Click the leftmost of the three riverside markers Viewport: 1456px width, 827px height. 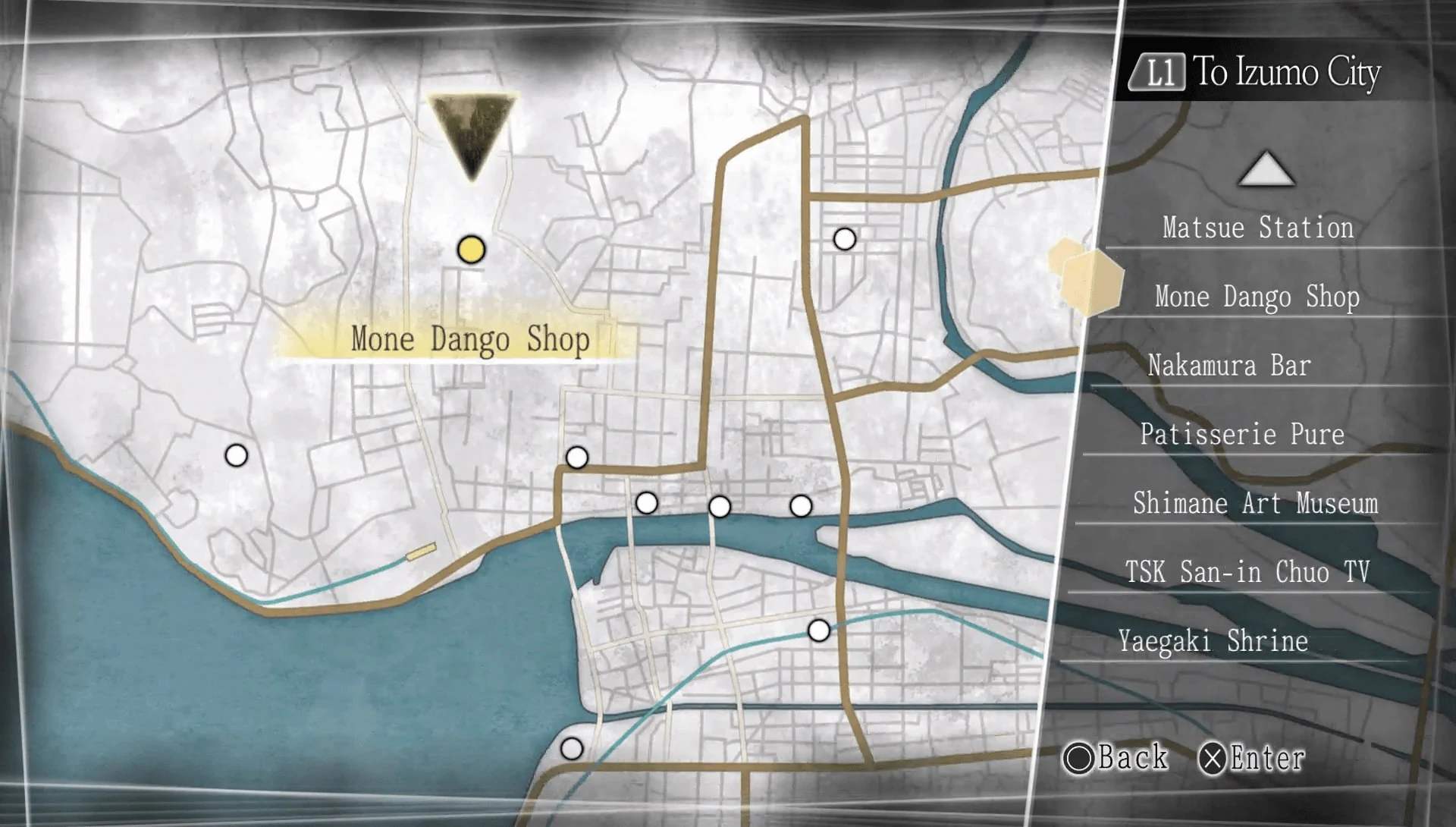(646, 502)
